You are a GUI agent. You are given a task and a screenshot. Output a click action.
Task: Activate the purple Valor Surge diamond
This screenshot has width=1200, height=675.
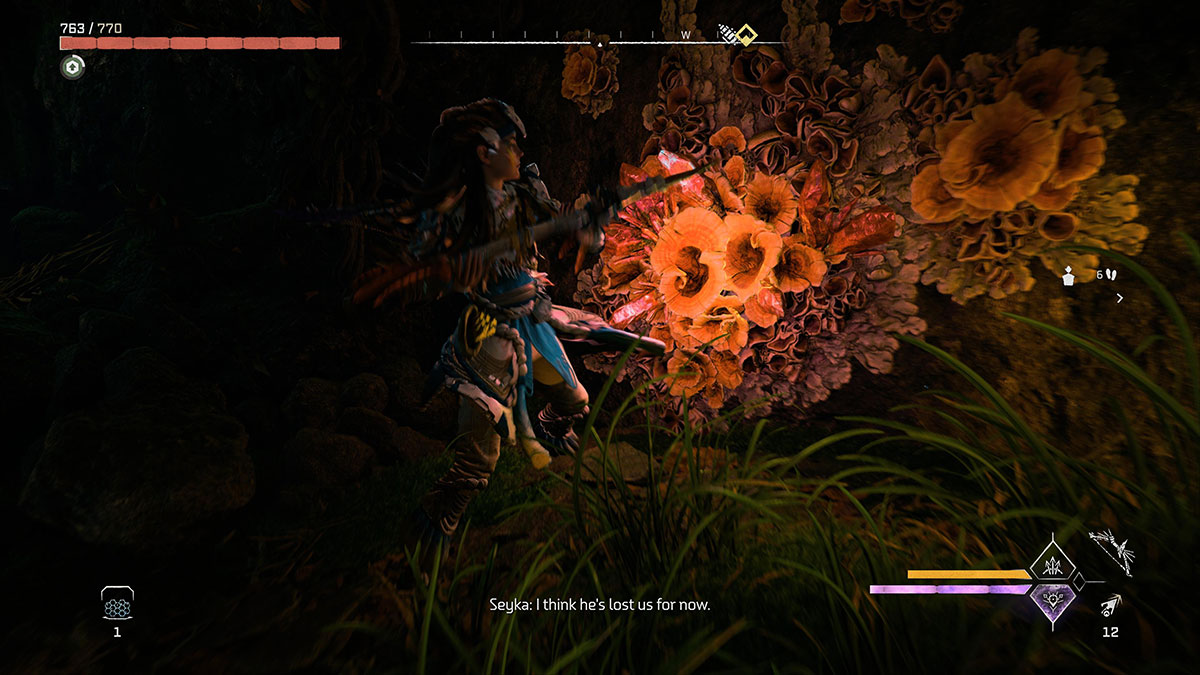click(1052, 603)
